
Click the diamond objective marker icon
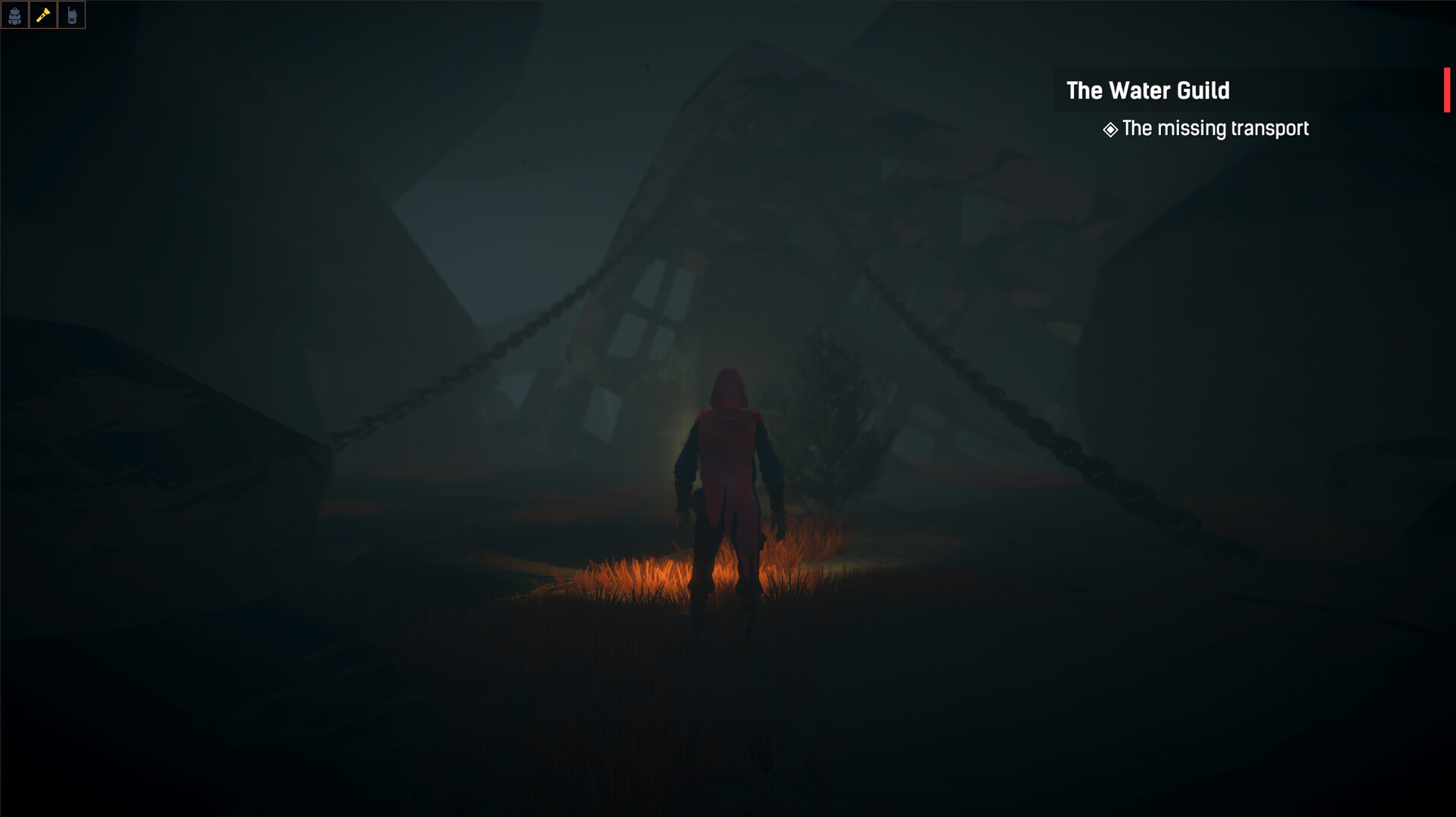(1109, 129)
